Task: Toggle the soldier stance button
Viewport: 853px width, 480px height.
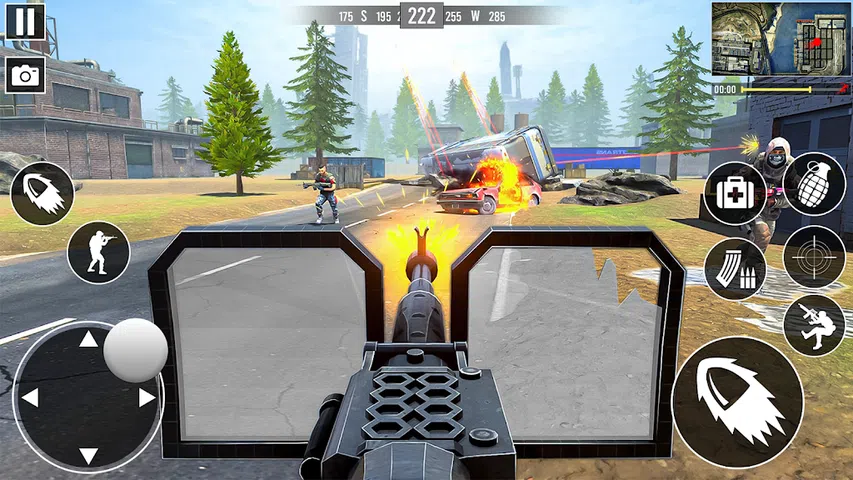Action: click(x=98, y=252)
